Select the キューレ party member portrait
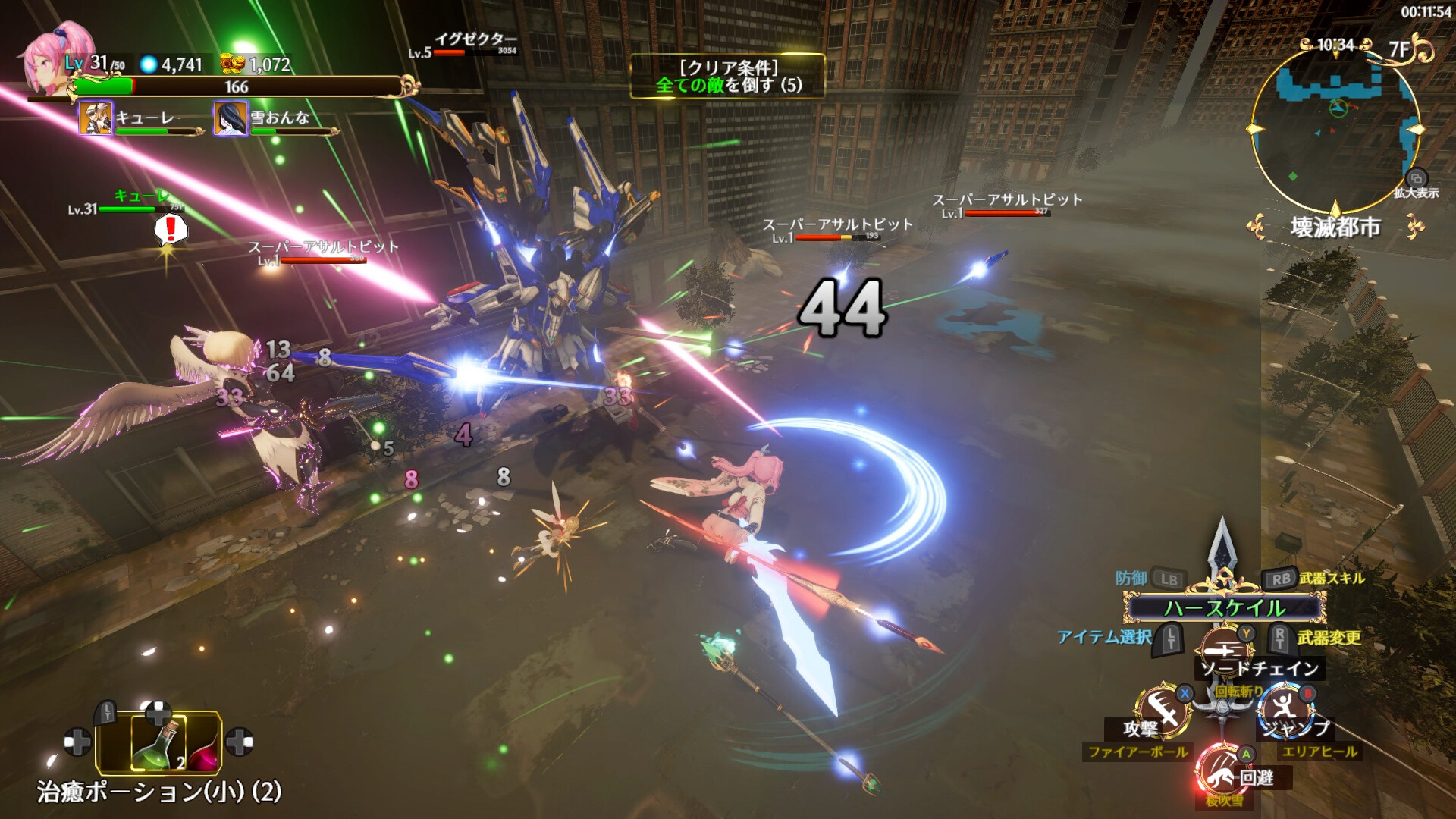The image size is (1456, 819). pyautogui.click(x=95, y=121)
